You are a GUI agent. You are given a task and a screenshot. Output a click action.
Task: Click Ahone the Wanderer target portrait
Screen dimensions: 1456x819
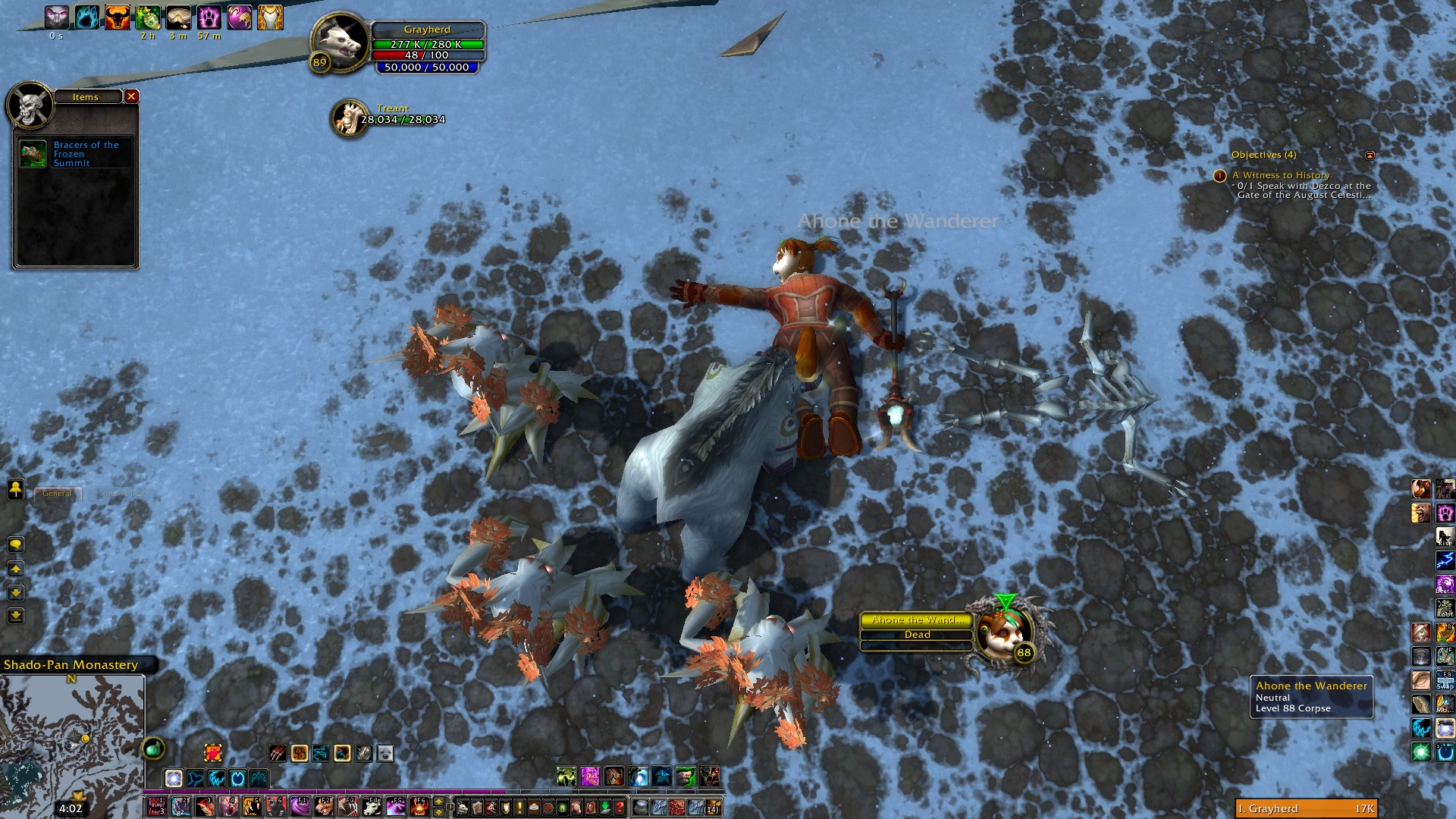pos(1003,631)
